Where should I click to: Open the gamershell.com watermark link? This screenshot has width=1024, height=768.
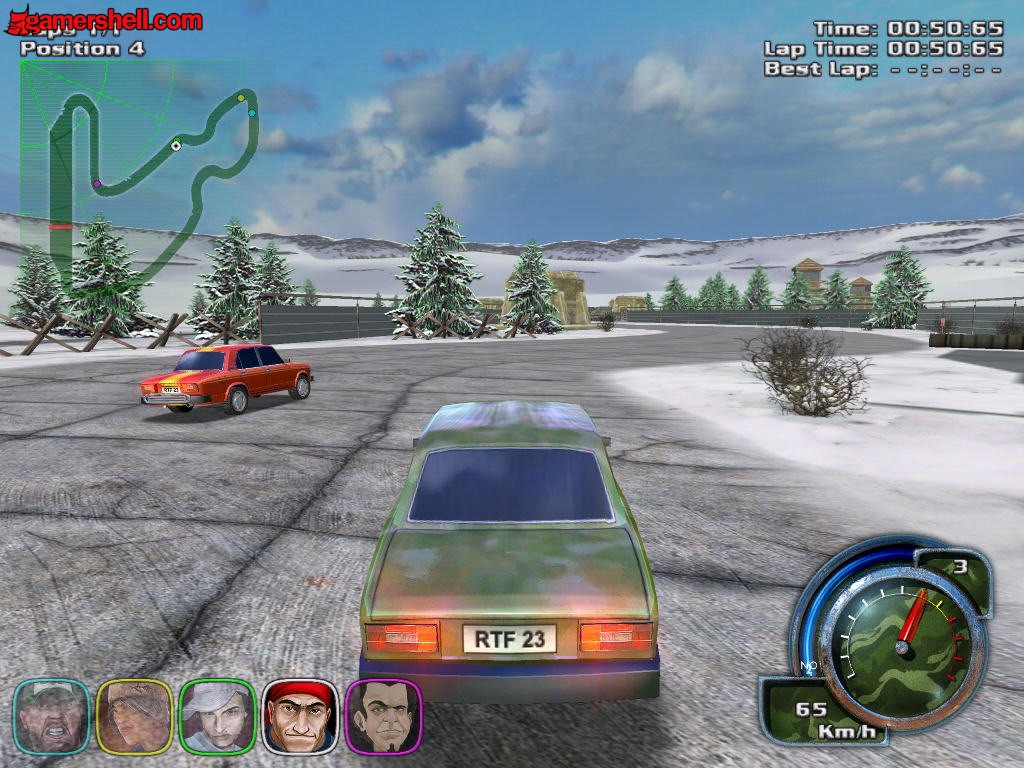(x=104, y=20)
